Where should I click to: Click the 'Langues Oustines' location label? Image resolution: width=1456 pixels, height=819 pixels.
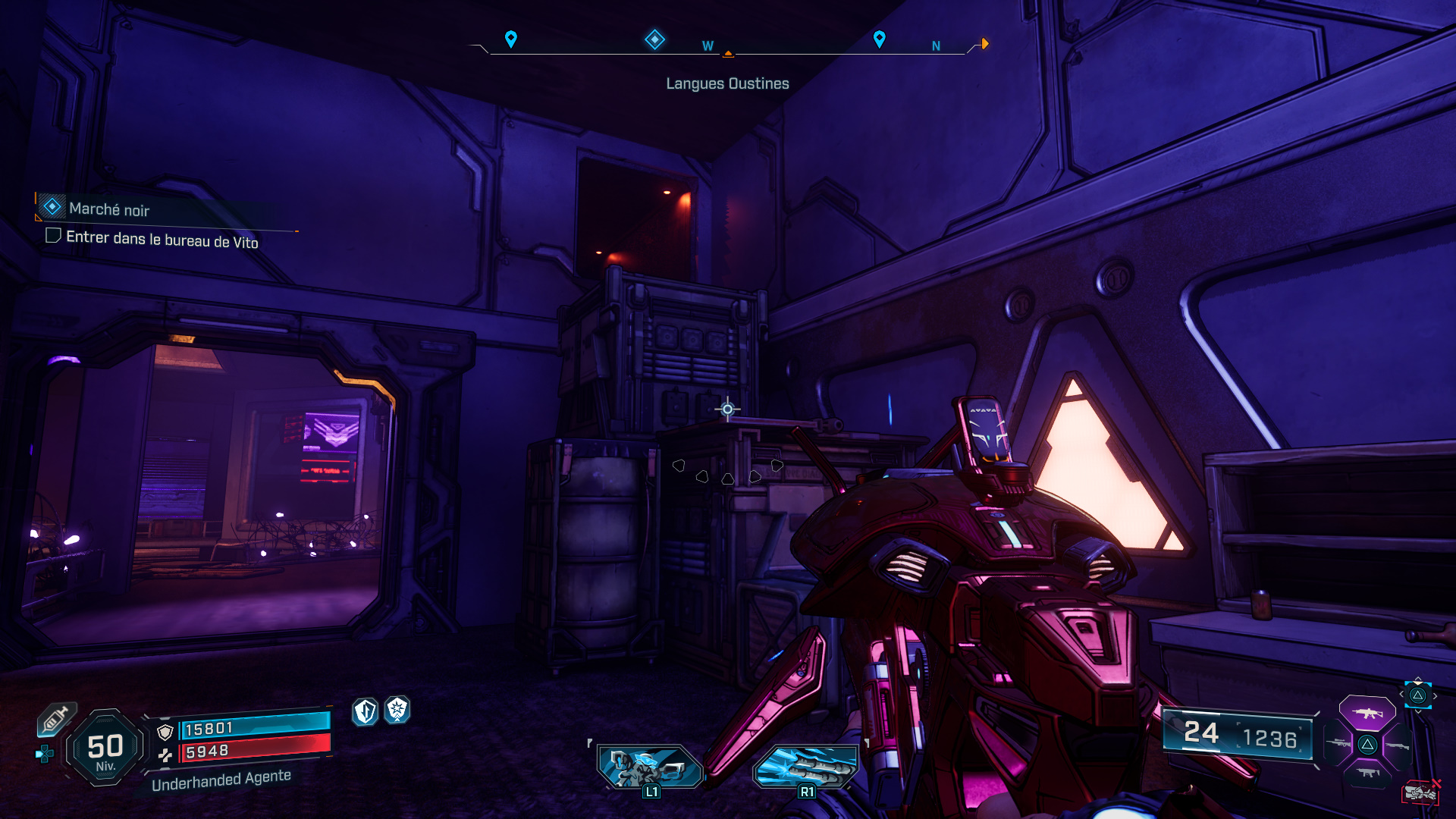(x=726, y=83)
